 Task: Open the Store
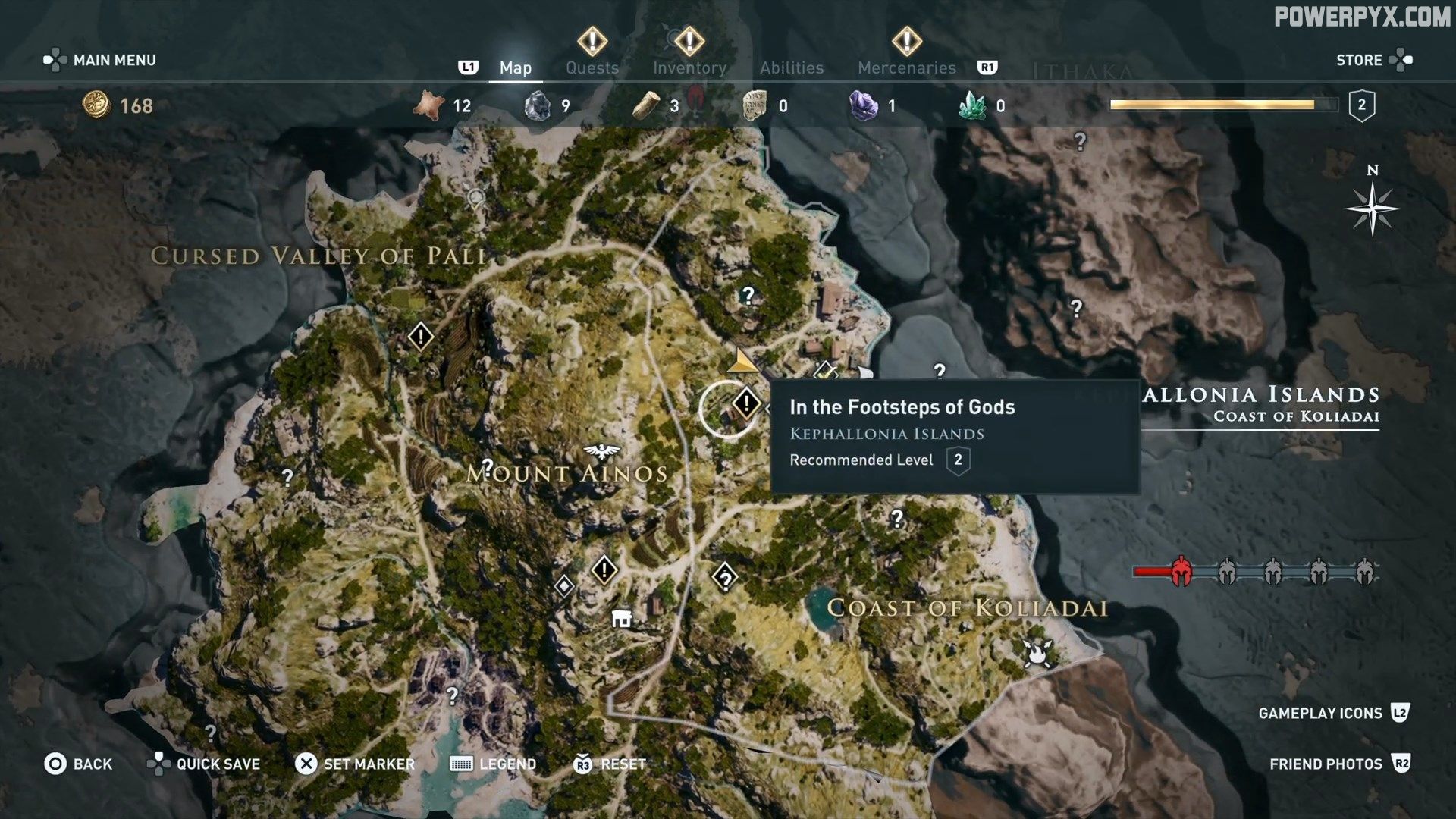tap(1360, 59)
